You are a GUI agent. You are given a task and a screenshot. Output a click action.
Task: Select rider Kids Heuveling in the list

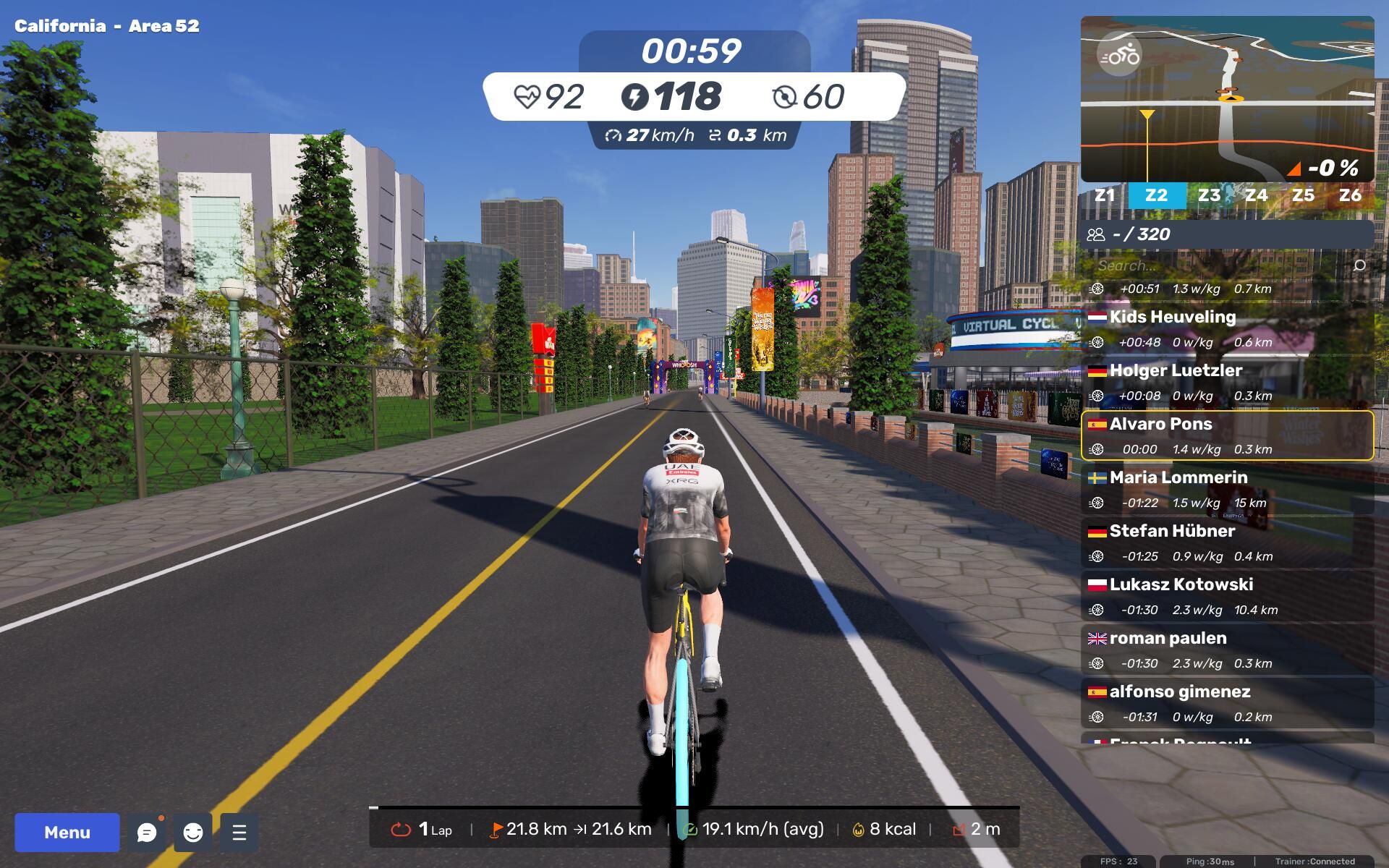(1227, 328)
